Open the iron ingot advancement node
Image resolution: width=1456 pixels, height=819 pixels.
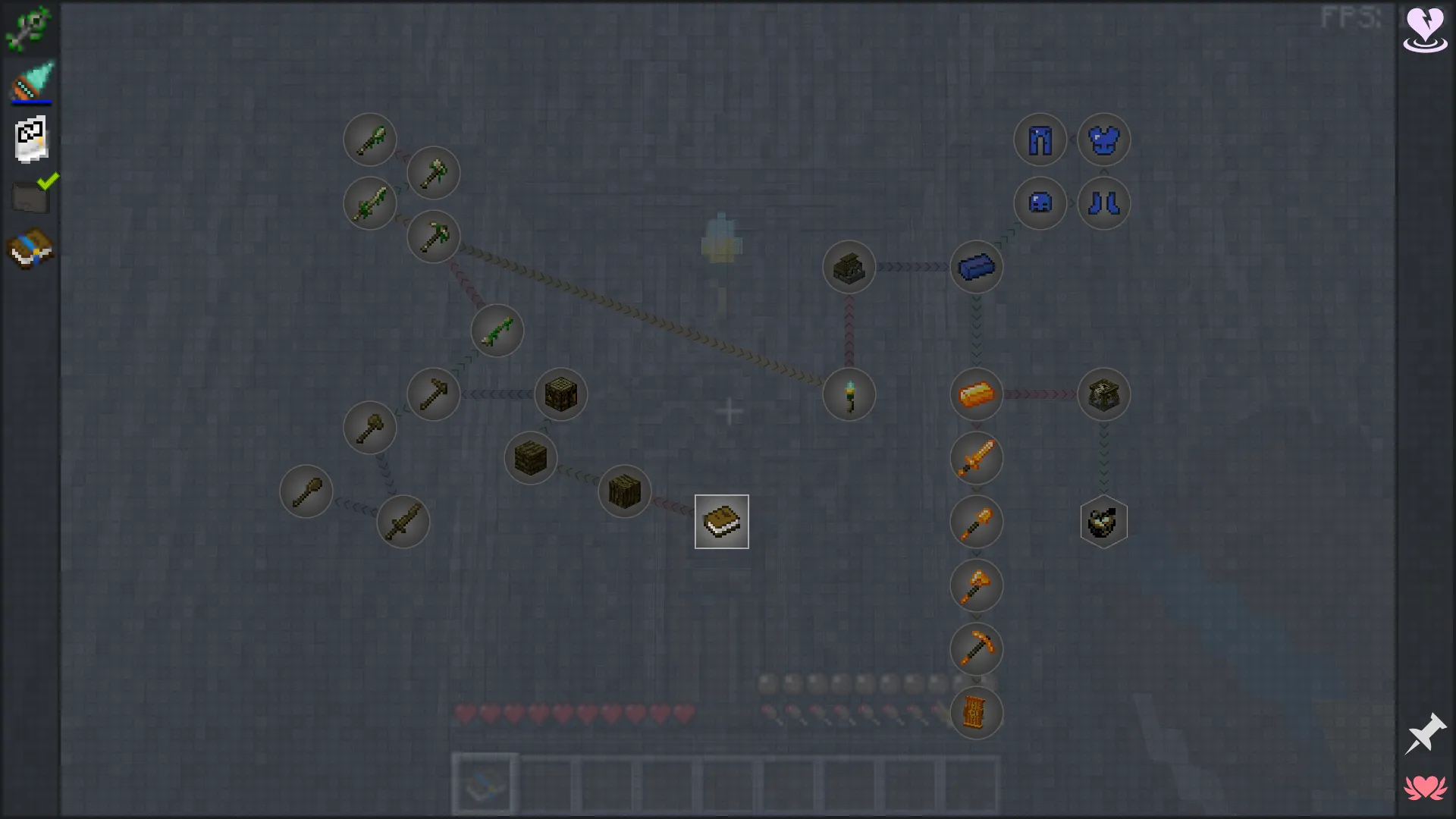click(977, 266)
